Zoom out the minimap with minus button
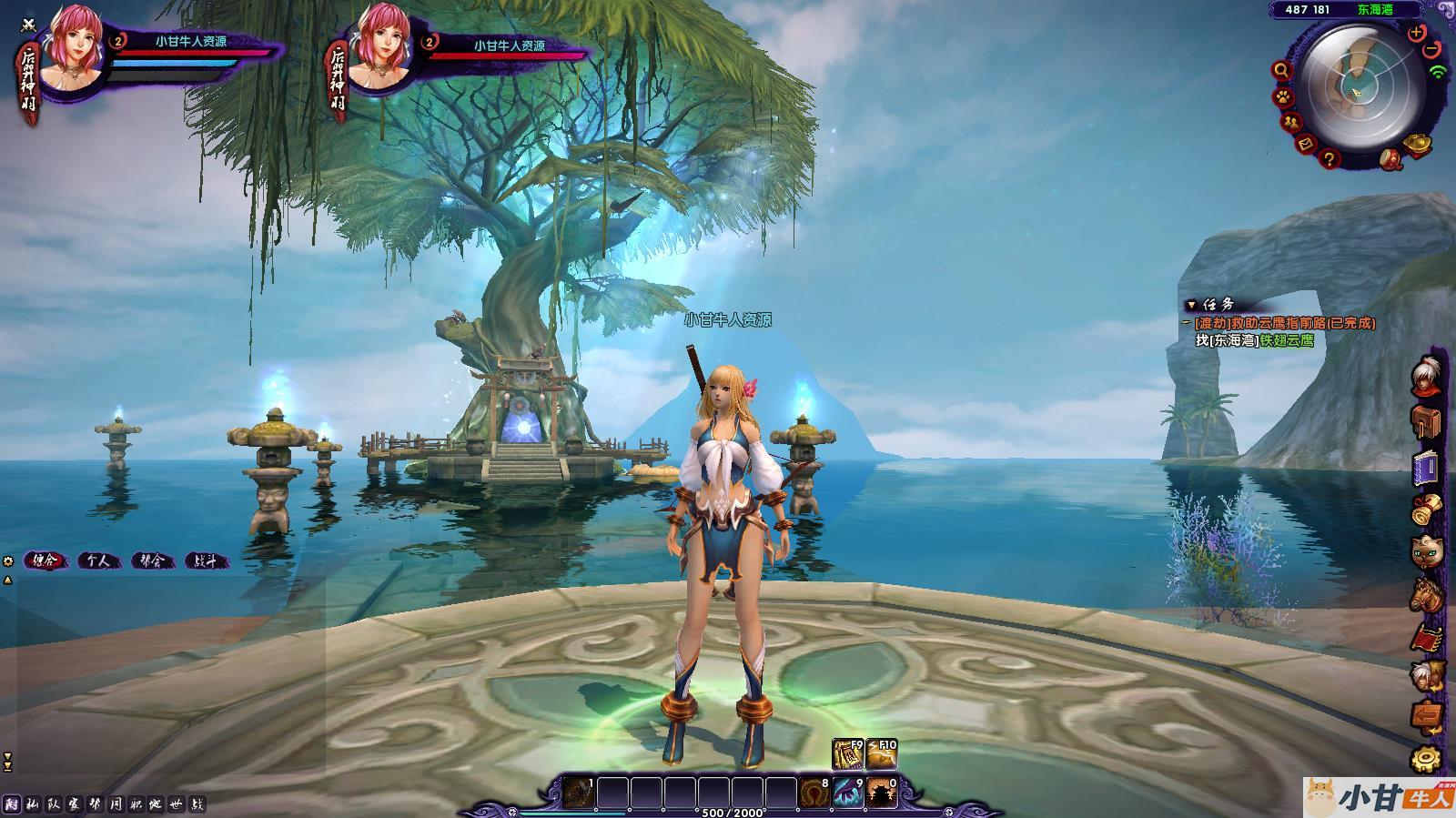Viewport: 1456px width, 818px height. tap(1431, 47)
